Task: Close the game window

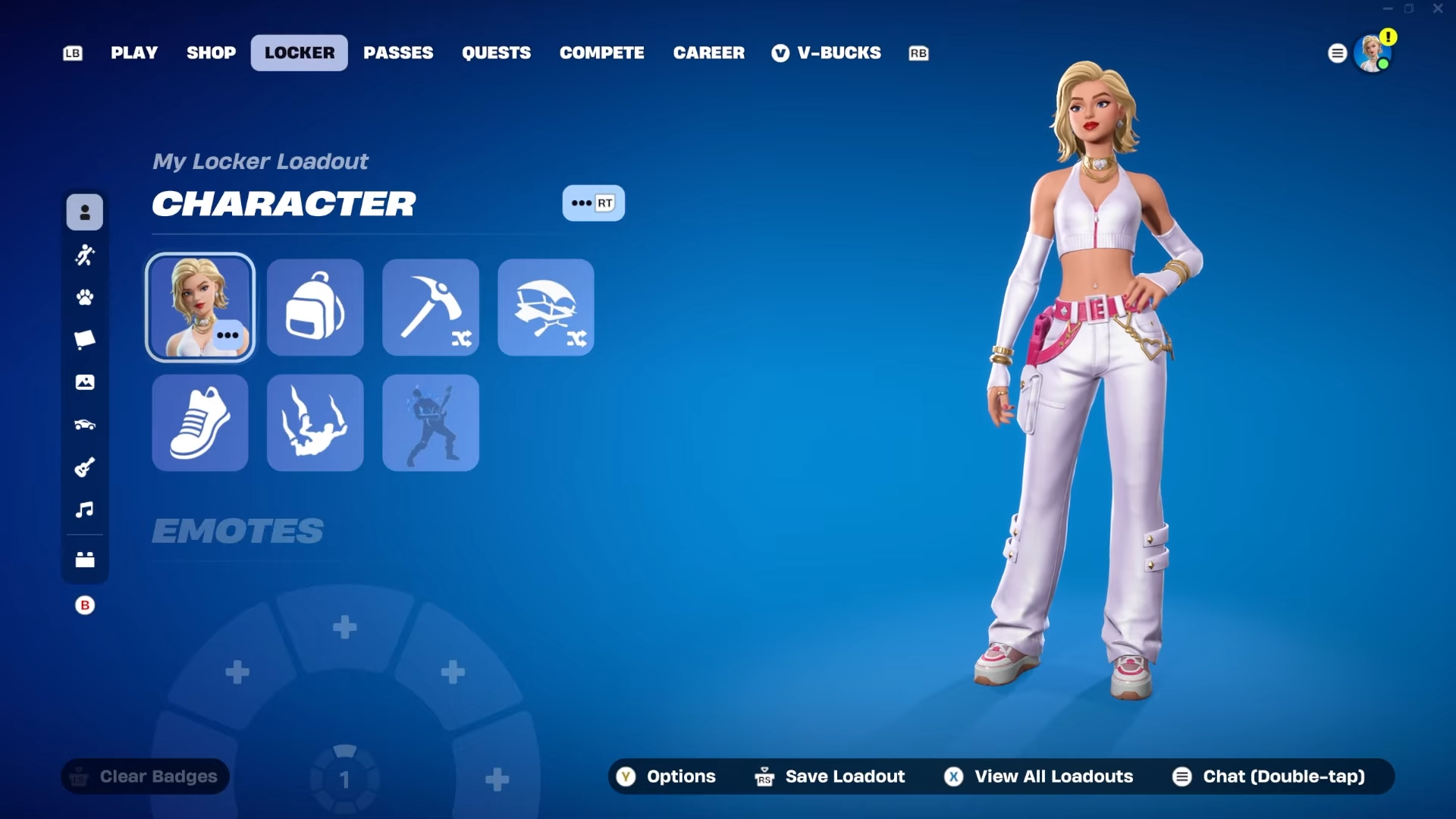Action: 1438,9
